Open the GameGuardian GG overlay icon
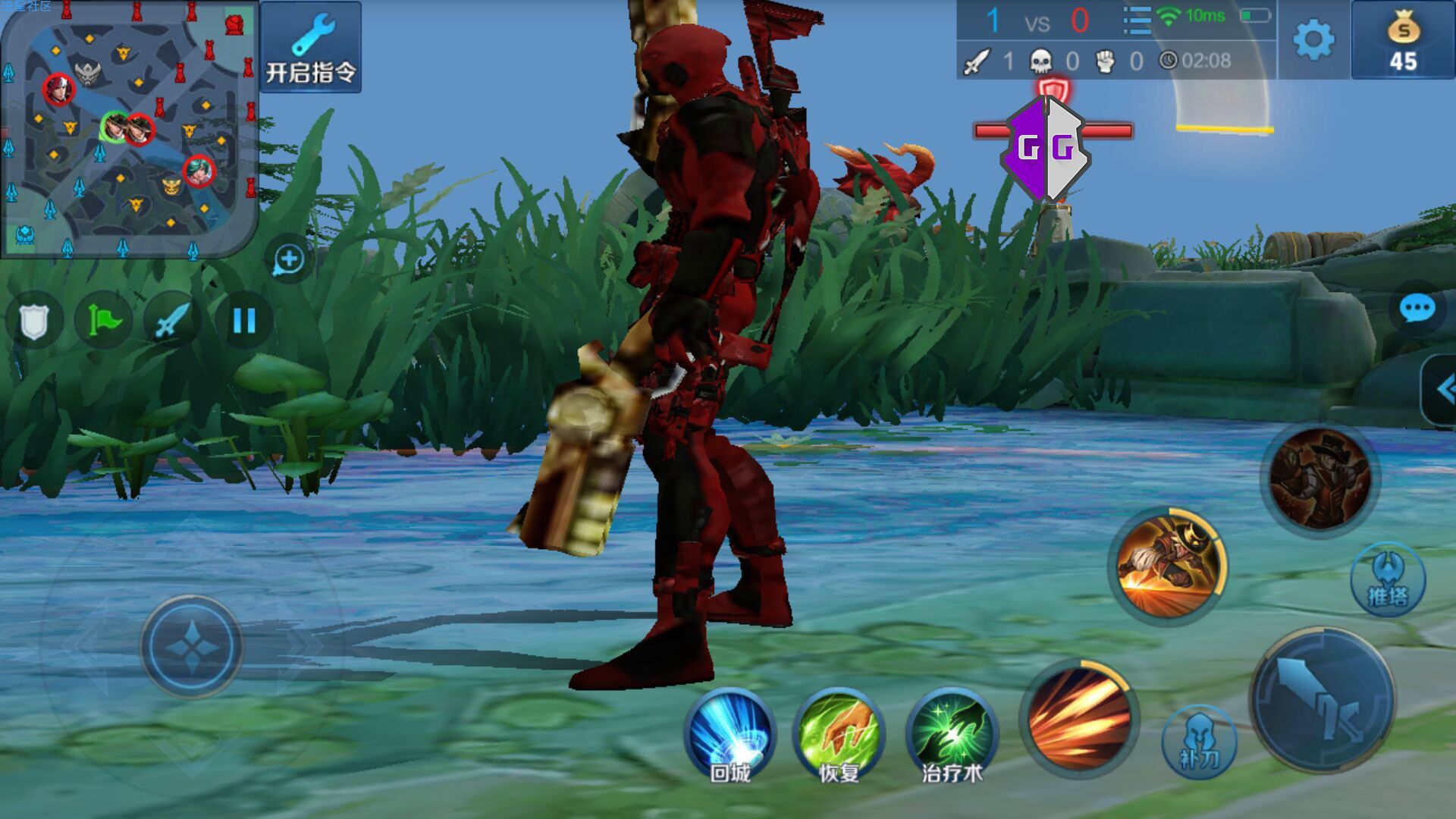Screen dimensions: 1456x819 click(x=1046, y=148)
